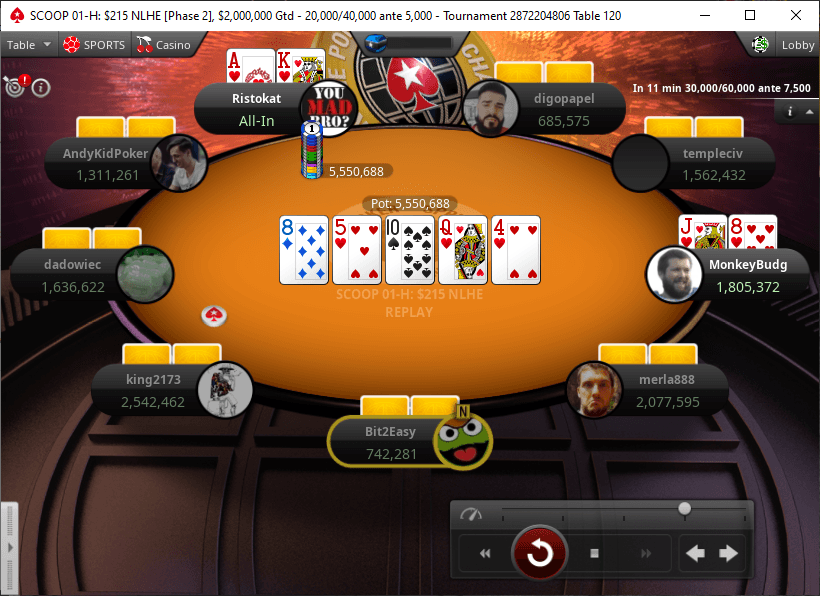Open the Table dropdown menu
The width and height of the screenshot is (820, 596).
(x=28, y=45)
